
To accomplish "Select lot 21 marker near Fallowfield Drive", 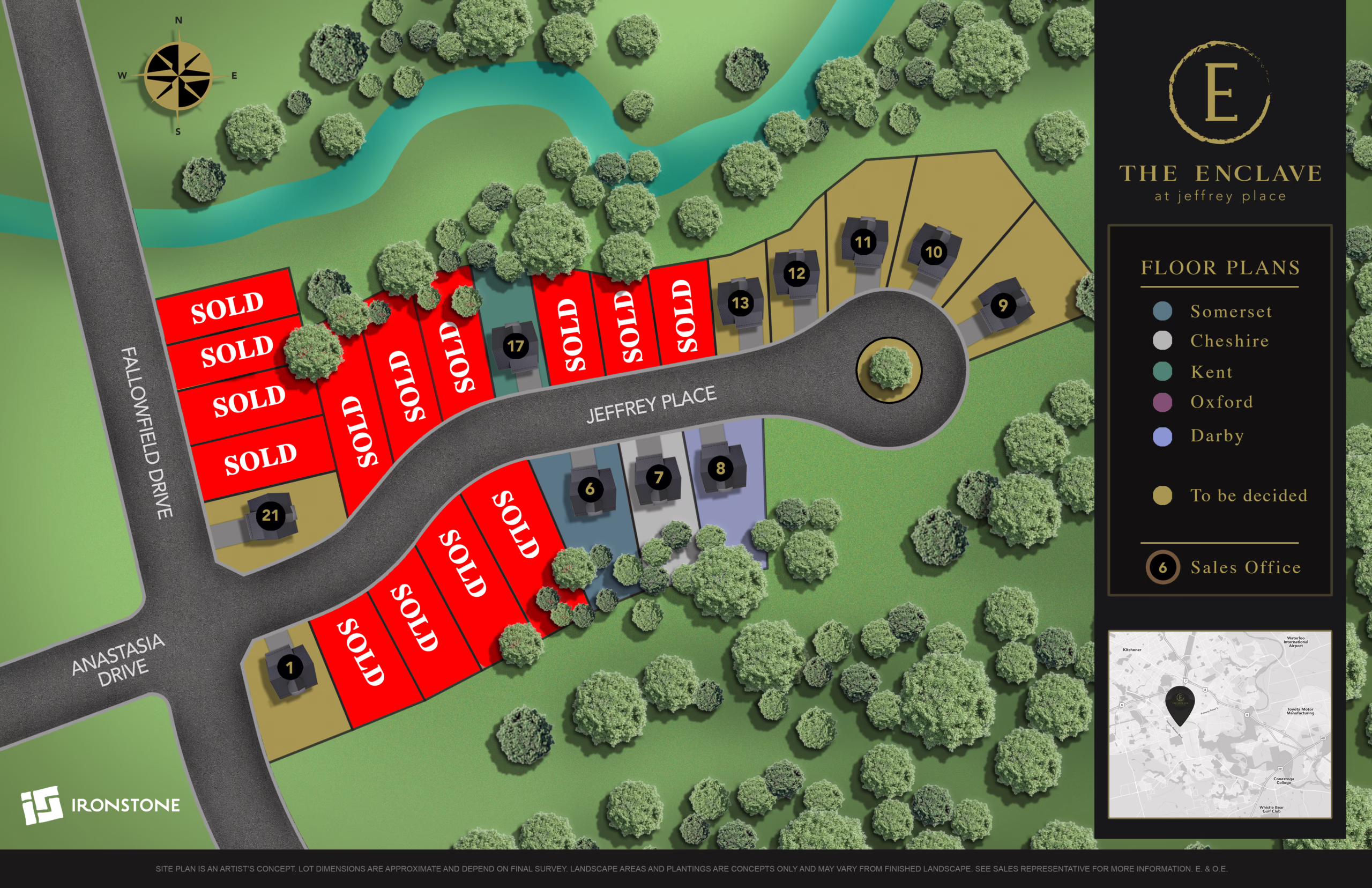I will pyautogui.click(x=270, y=515).
